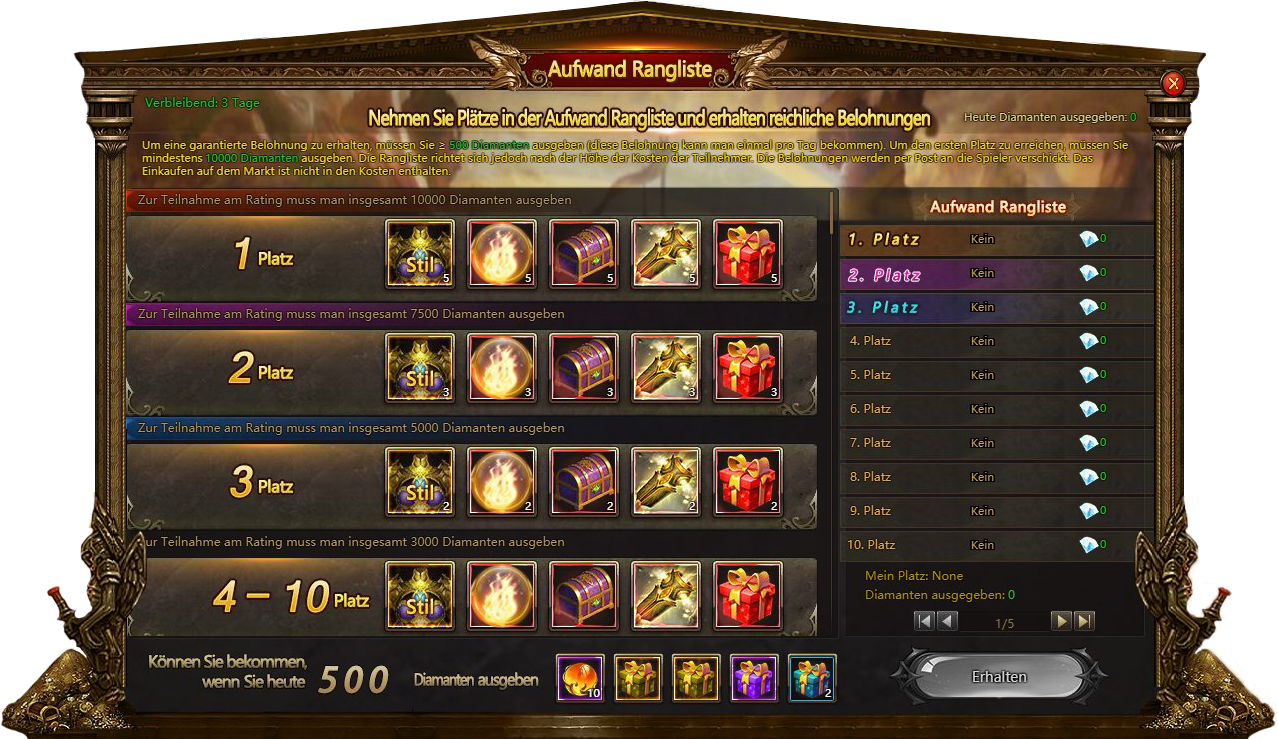Select the 1. Platz Stil reward icon
Viewport: 1278px width, 739px height.
pyautogui.click(x=420, y=254)
